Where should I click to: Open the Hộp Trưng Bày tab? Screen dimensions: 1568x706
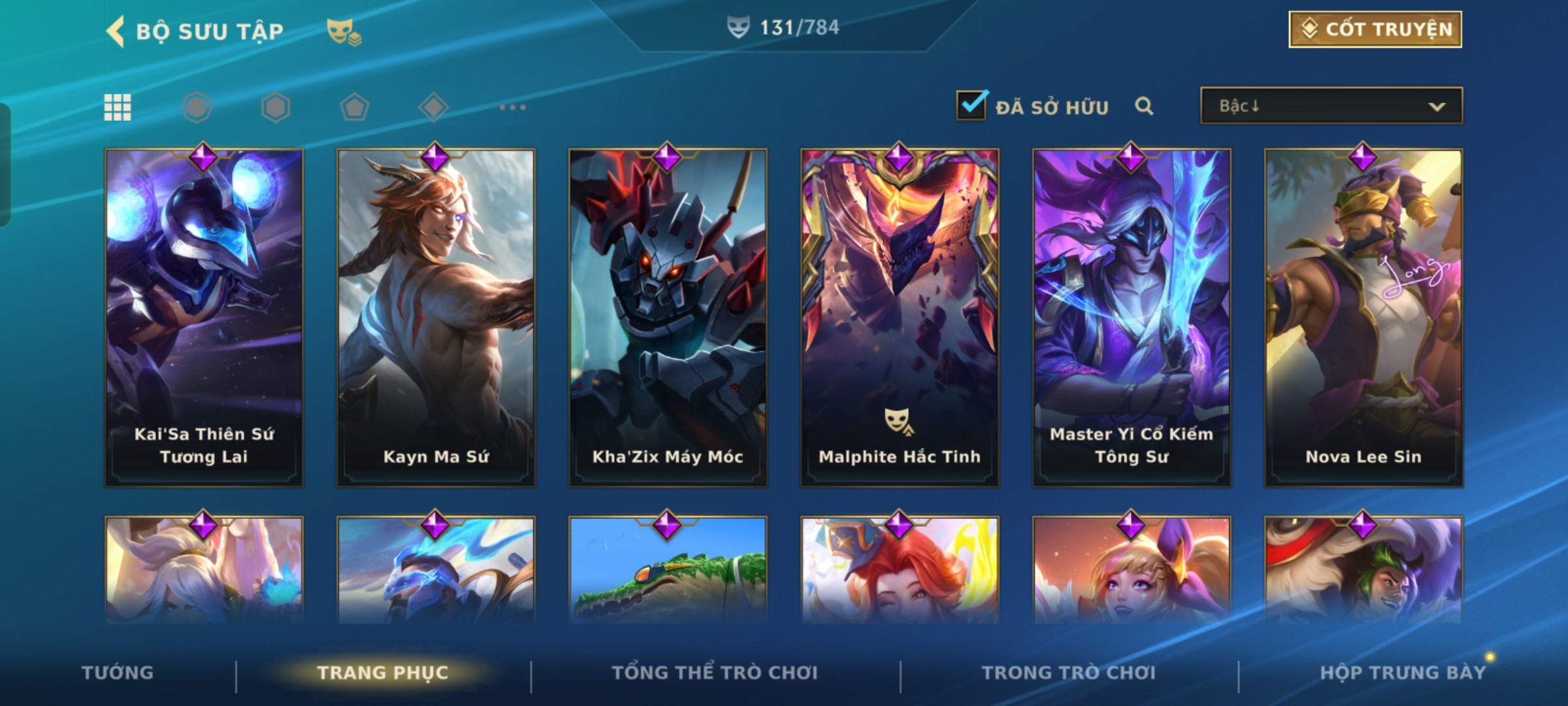coord(1403,673)
